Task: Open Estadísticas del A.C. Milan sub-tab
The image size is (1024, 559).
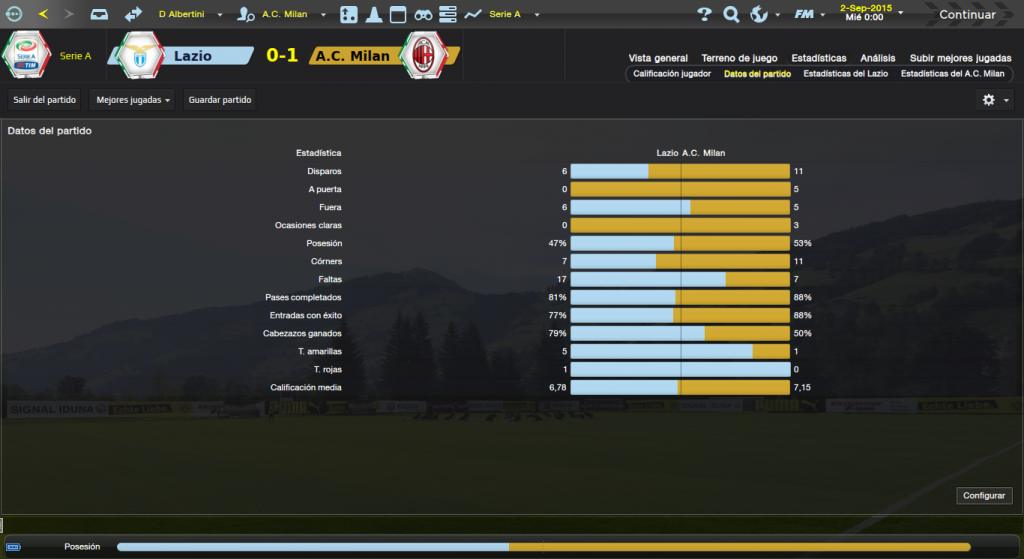Action: (952, 74)
